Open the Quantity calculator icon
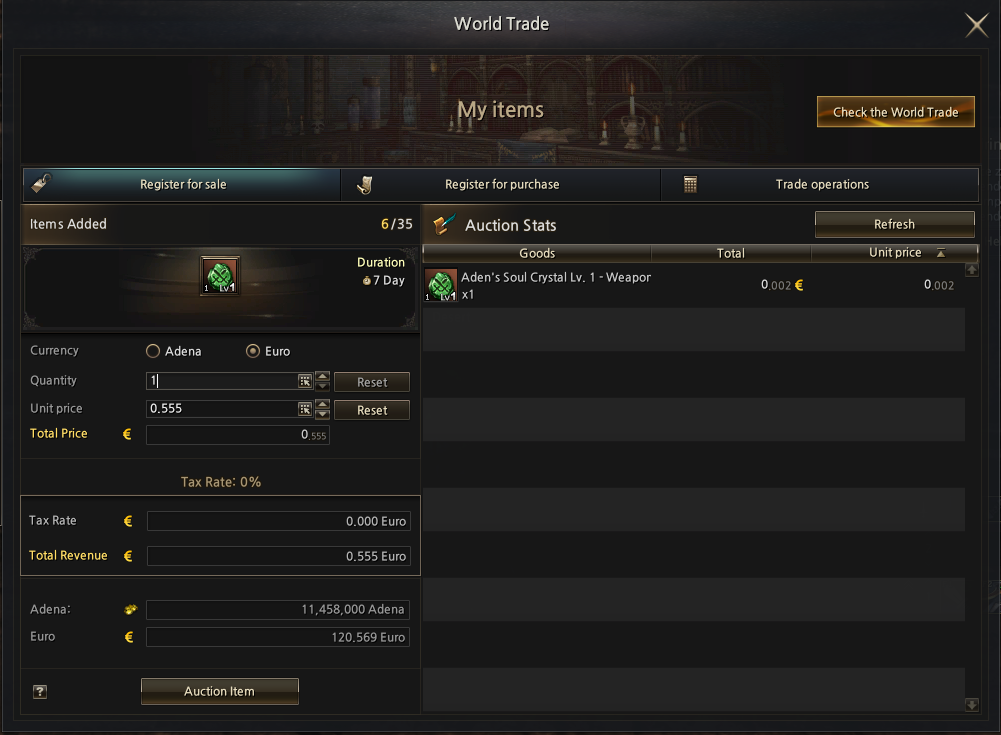Screen dimensions: 1001x735 (x=304, y=381)
